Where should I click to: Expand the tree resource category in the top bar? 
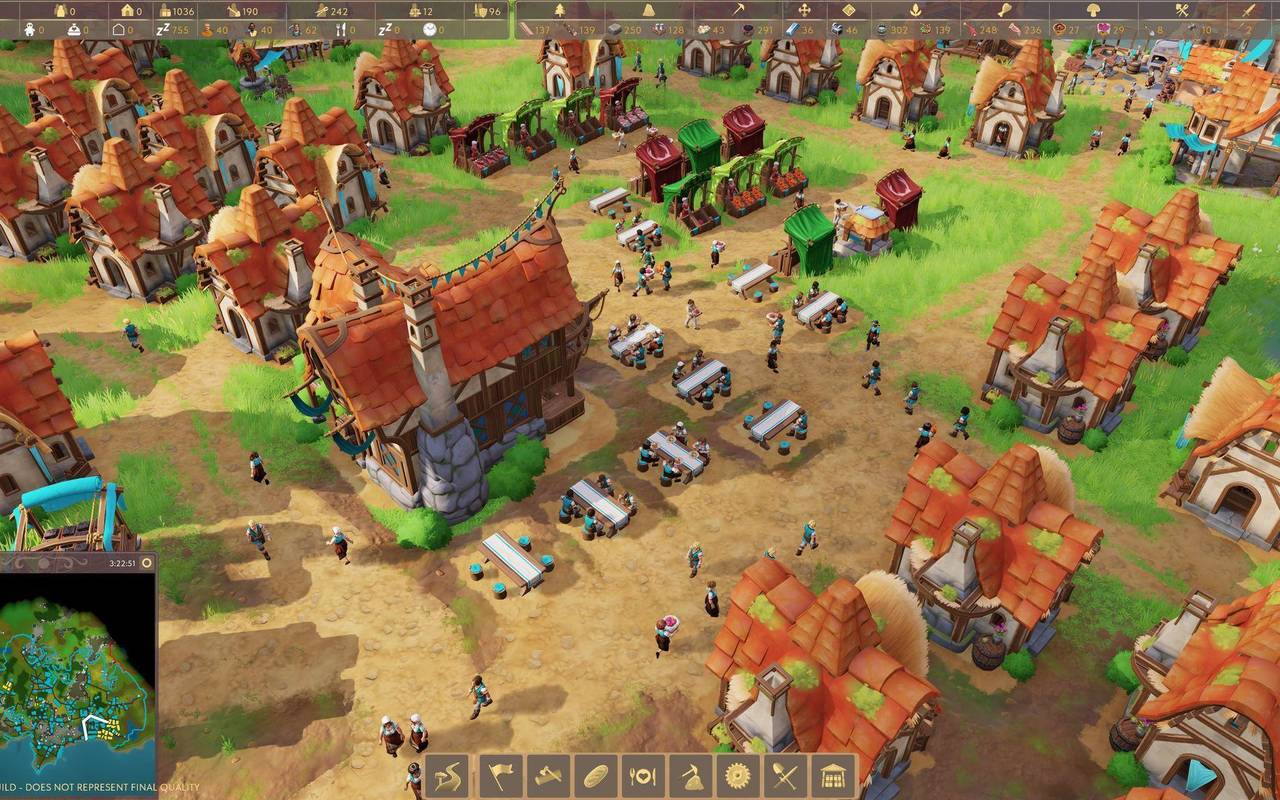pyautogui.click(x=559, y=10)
